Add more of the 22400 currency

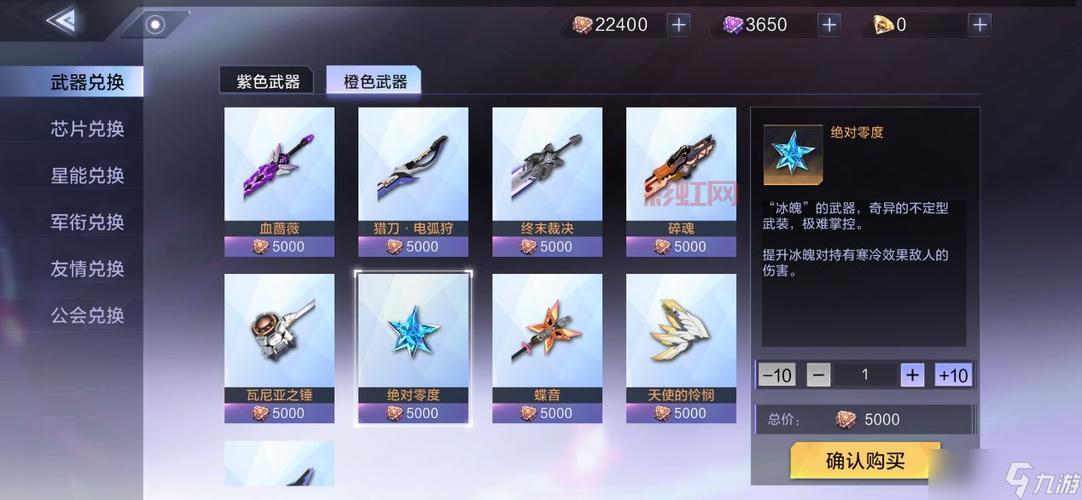(679, 24)
